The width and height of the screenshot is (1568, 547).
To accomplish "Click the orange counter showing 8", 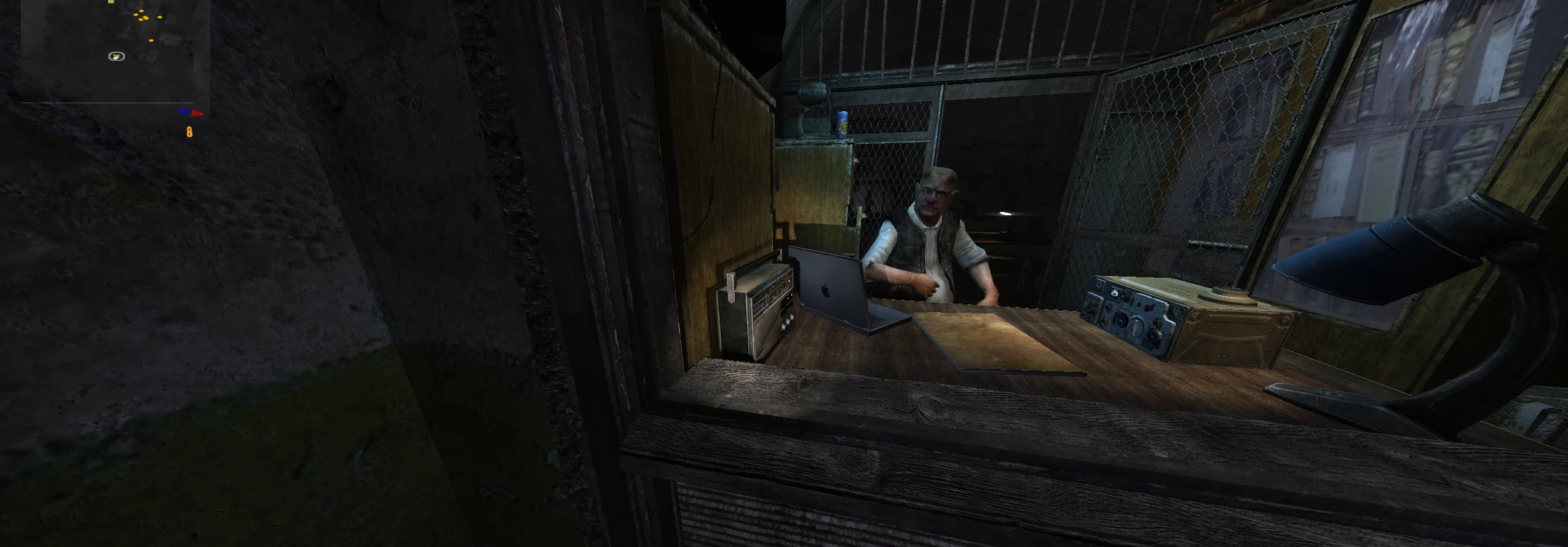I will 189,131.
